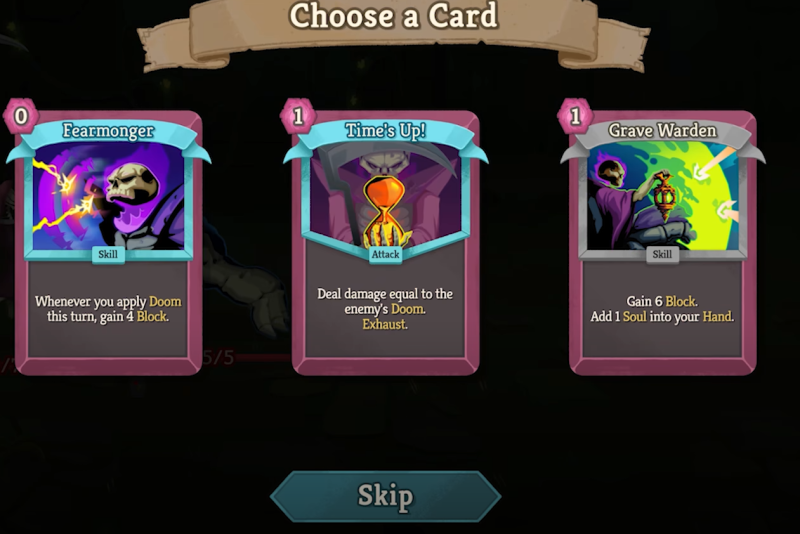This screenshot has height=534, width=800.
Task: Select the Grave Warden skill card
Action: point(662,240)
